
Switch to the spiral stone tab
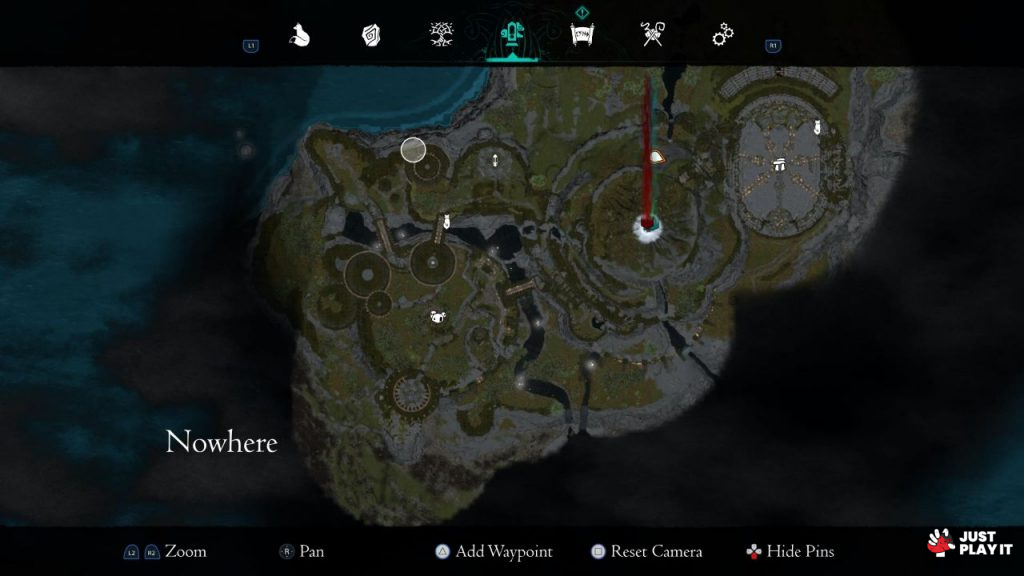(371, 36)
